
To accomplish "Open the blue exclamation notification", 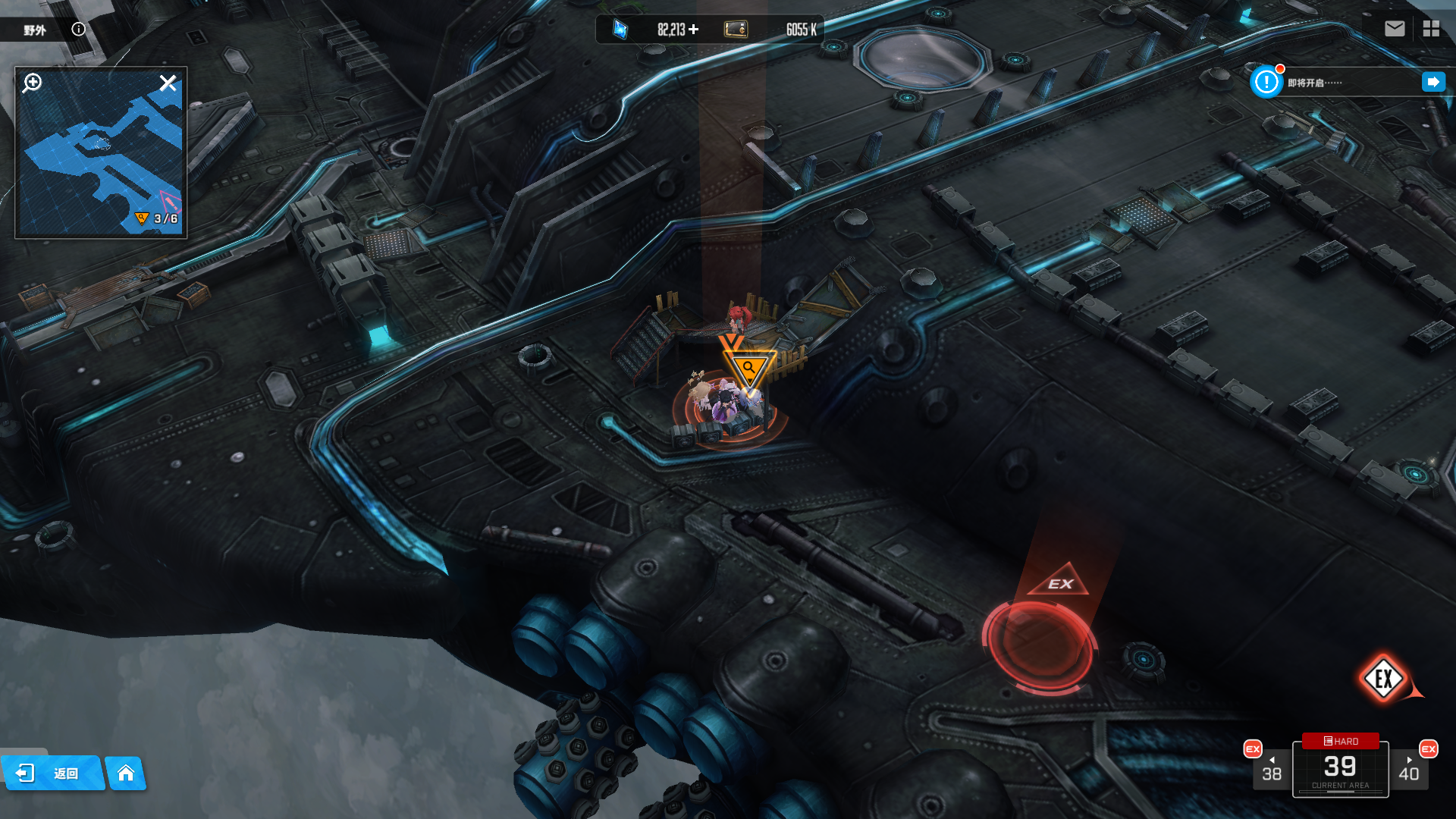I will [1266, 82].
